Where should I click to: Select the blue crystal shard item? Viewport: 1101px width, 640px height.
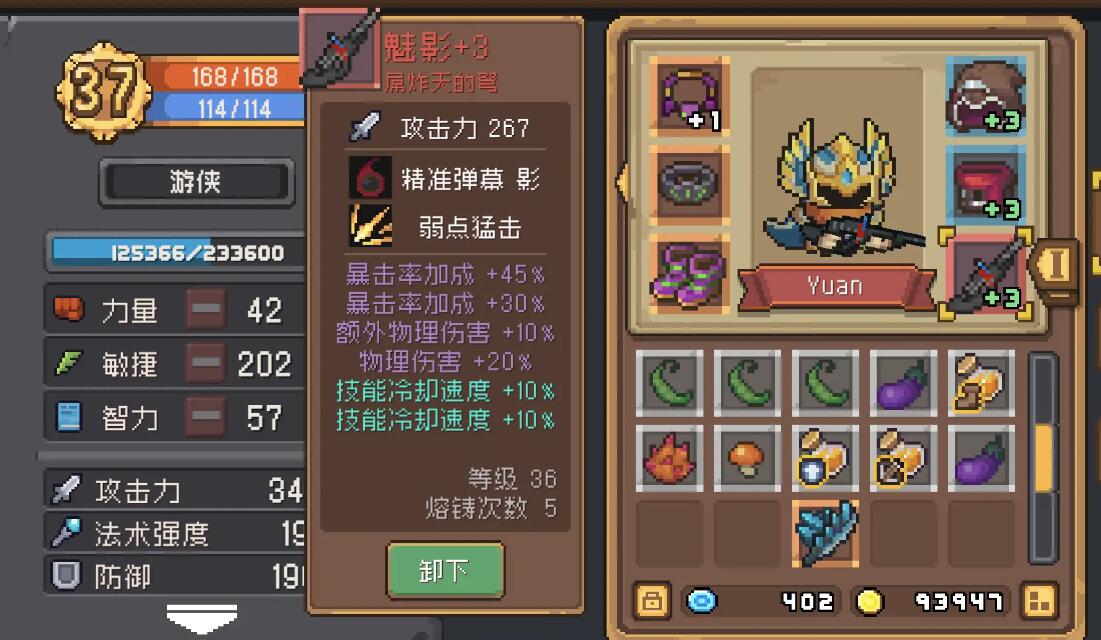[825, 533]
